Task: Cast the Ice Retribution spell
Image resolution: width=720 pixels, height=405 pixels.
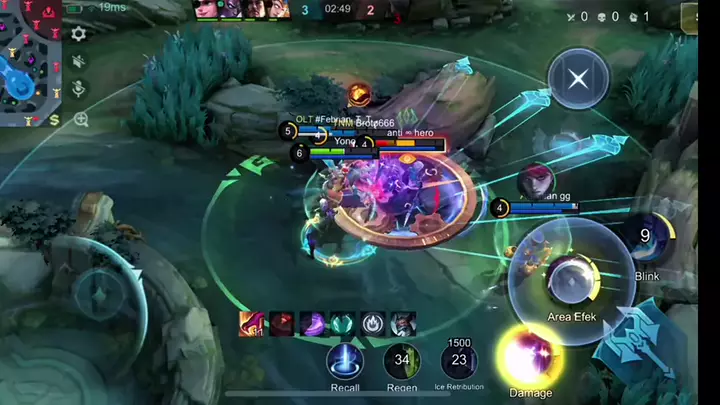Action: 459,361
